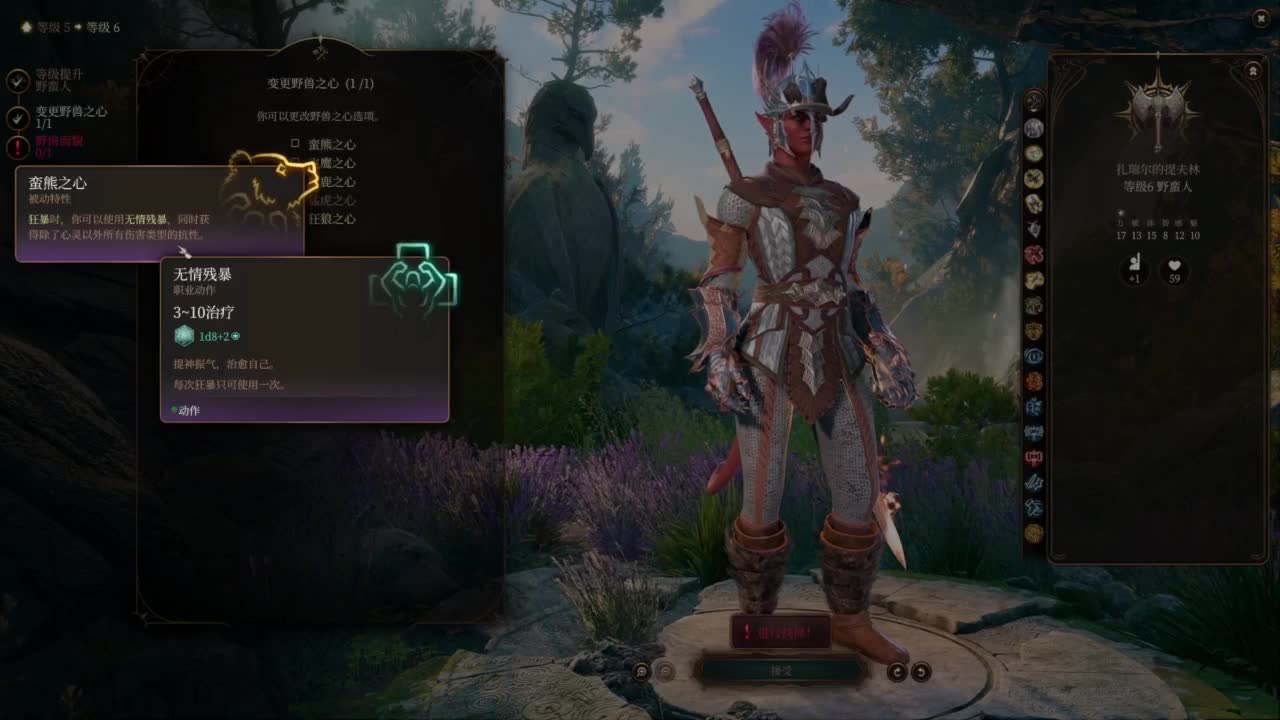Click the red warning button above Accept
The image size is (1280, 720).
tap(781, 632)
